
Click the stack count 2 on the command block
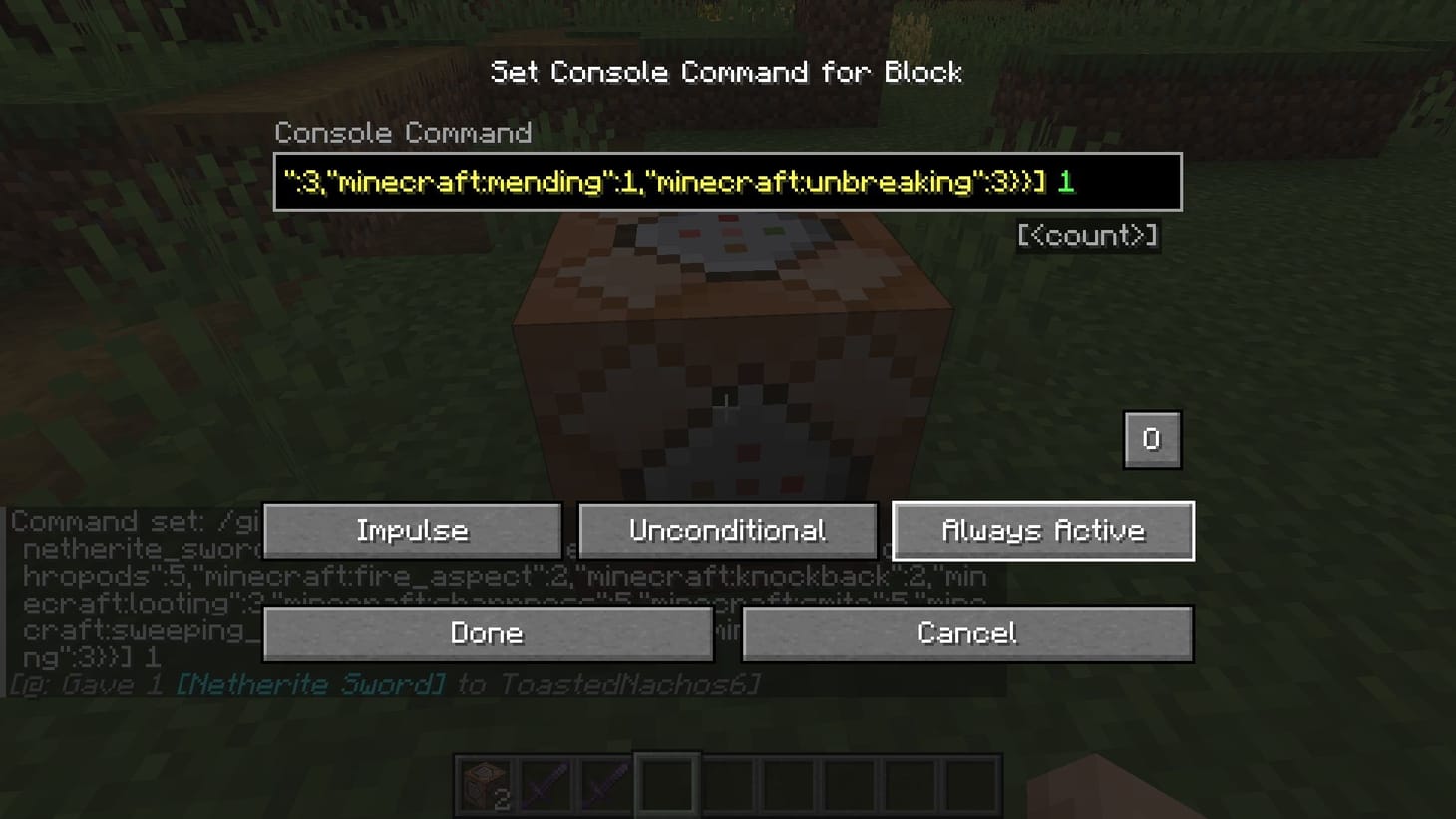502,798
